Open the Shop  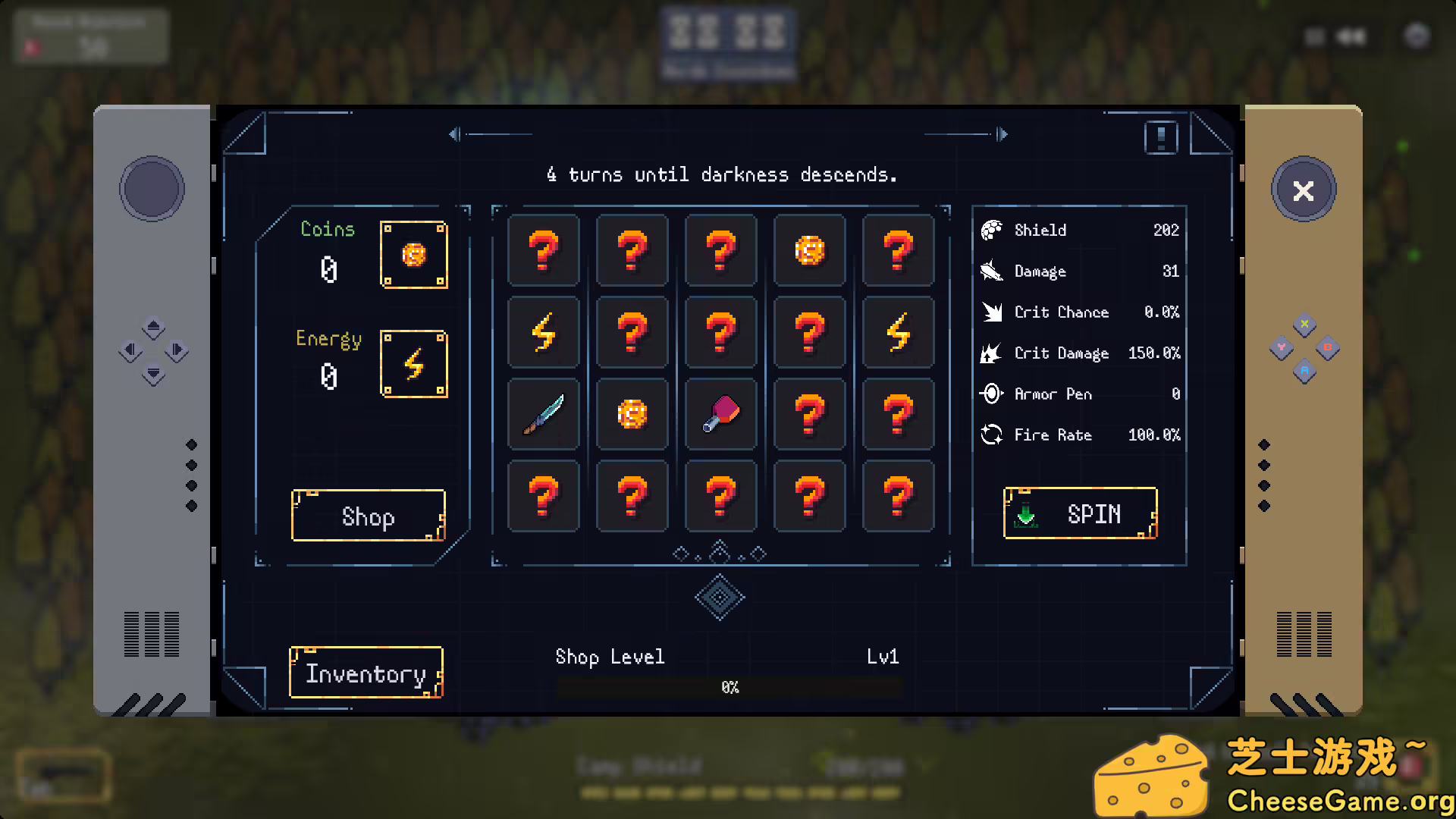point(368,516)
